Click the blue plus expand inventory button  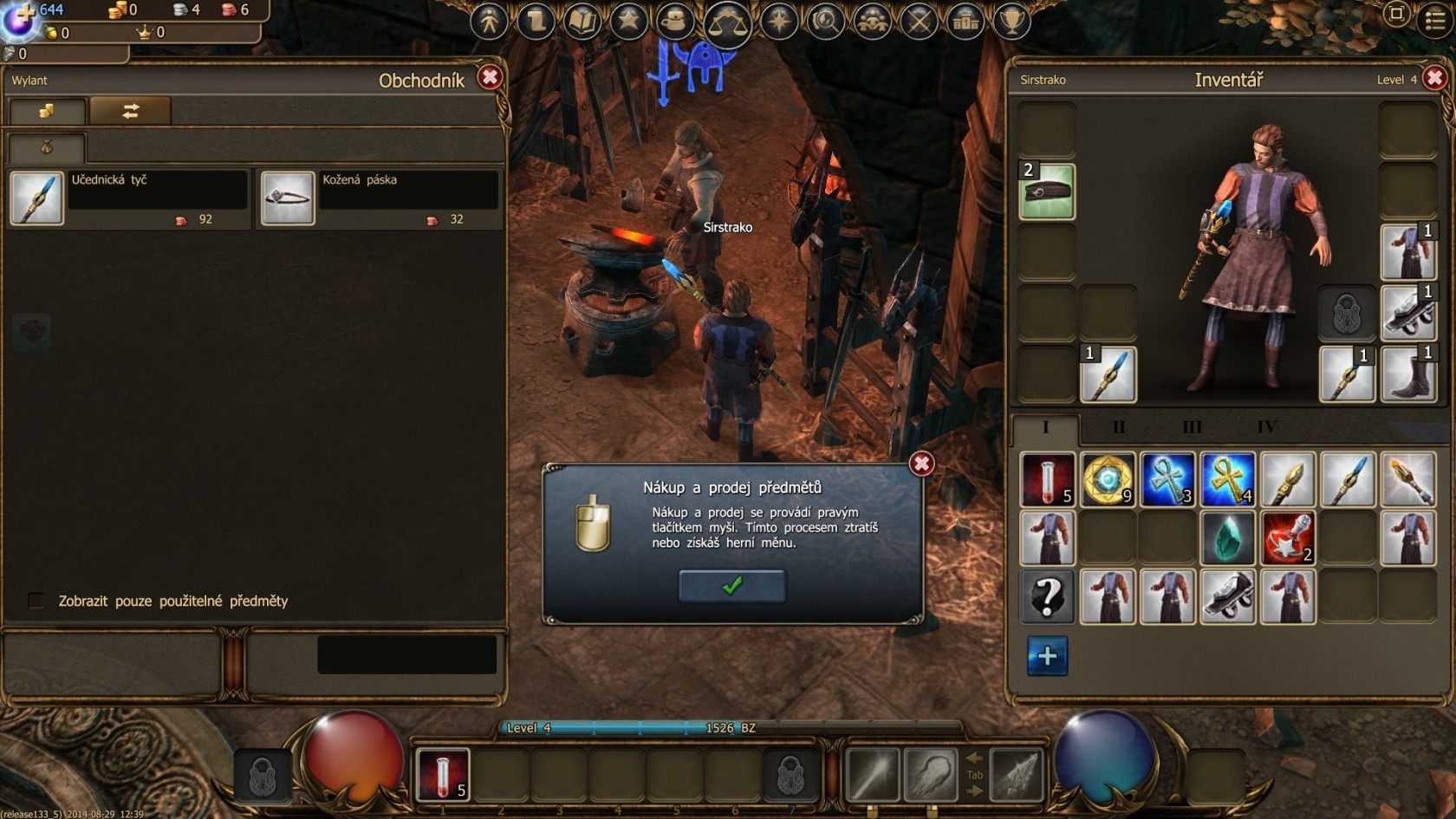[1047, 656]
